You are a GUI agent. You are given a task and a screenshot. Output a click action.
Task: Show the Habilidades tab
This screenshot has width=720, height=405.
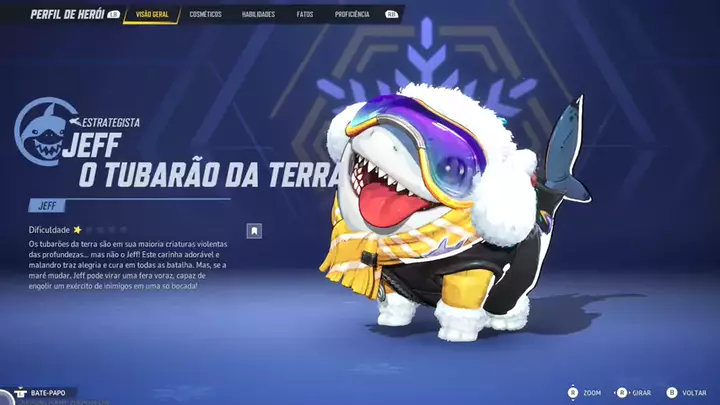tap(258, 15)
